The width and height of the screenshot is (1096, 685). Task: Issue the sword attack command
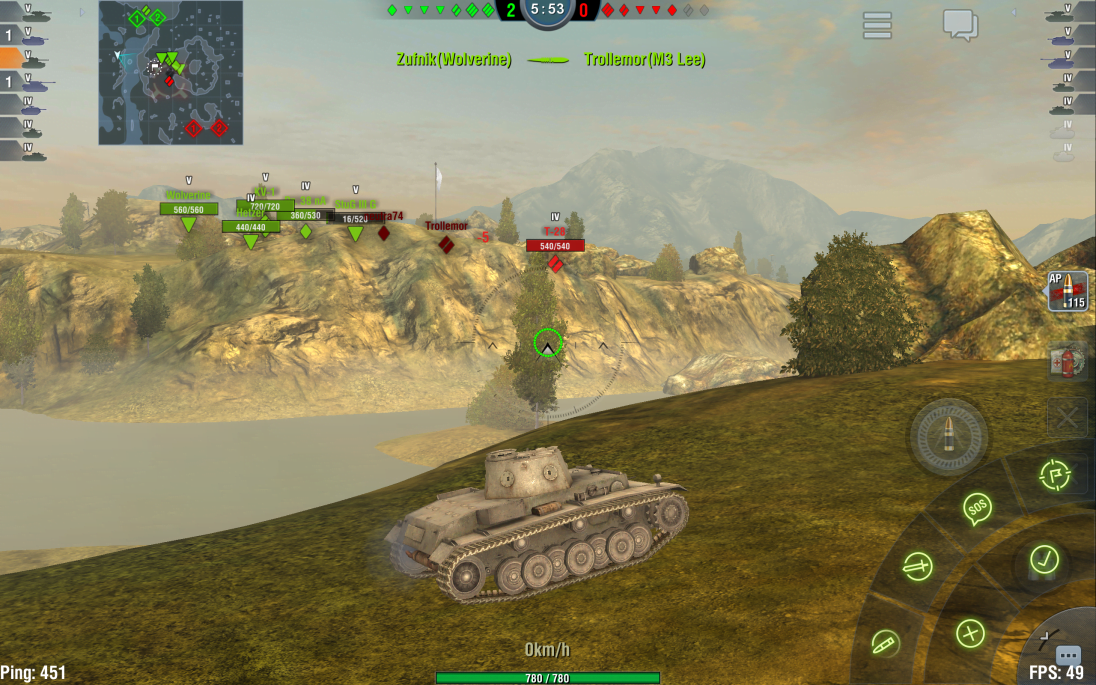click(917, 567)
